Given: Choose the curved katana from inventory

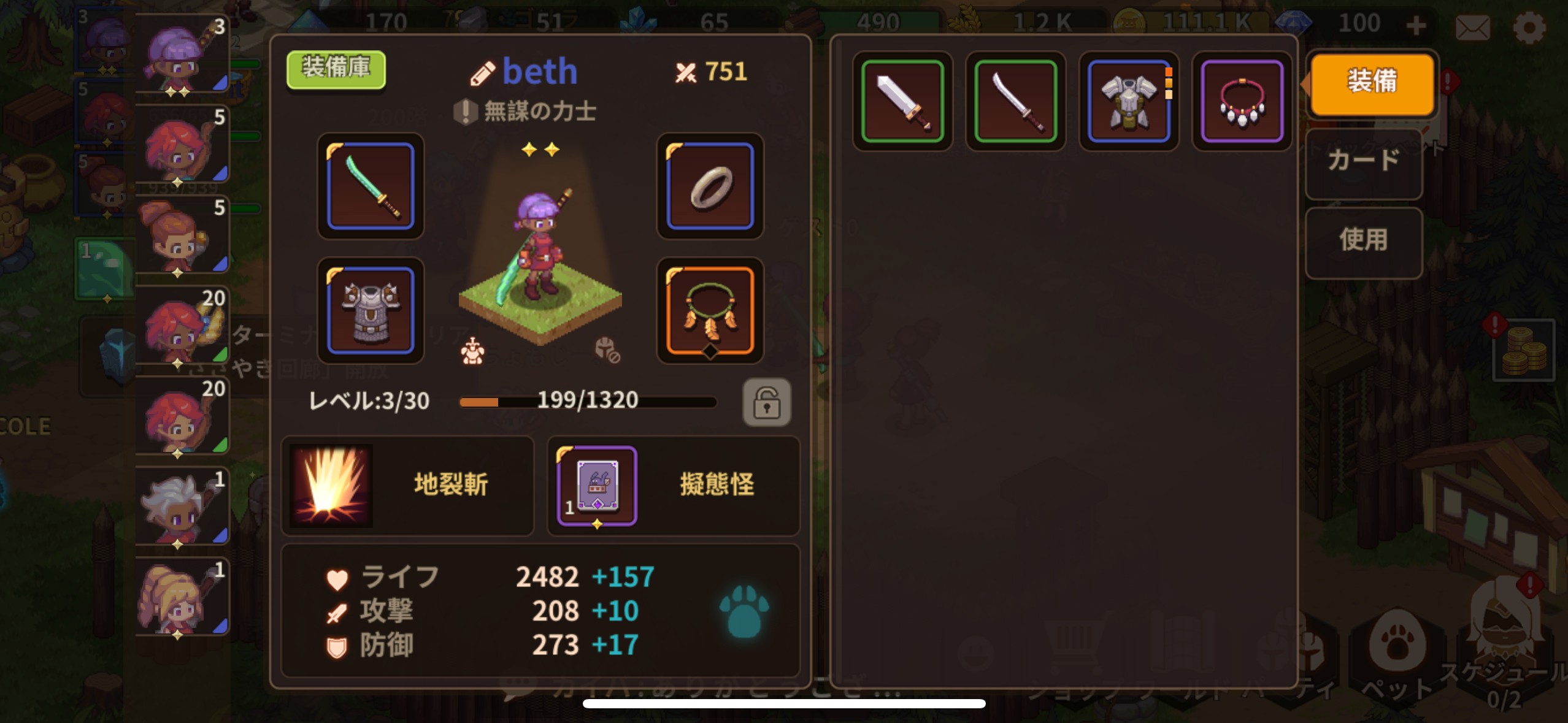Looking at the screenshot, I should [1015, 101].
